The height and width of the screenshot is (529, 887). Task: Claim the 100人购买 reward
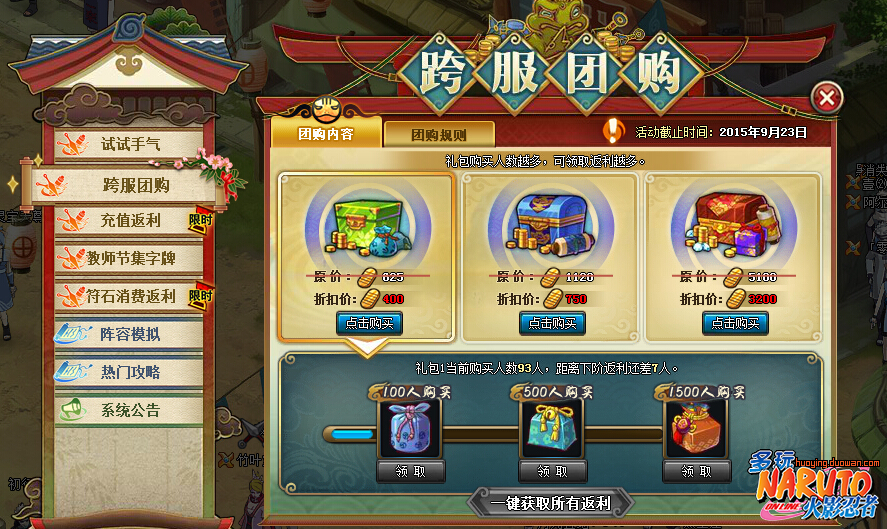coord(410,472)
